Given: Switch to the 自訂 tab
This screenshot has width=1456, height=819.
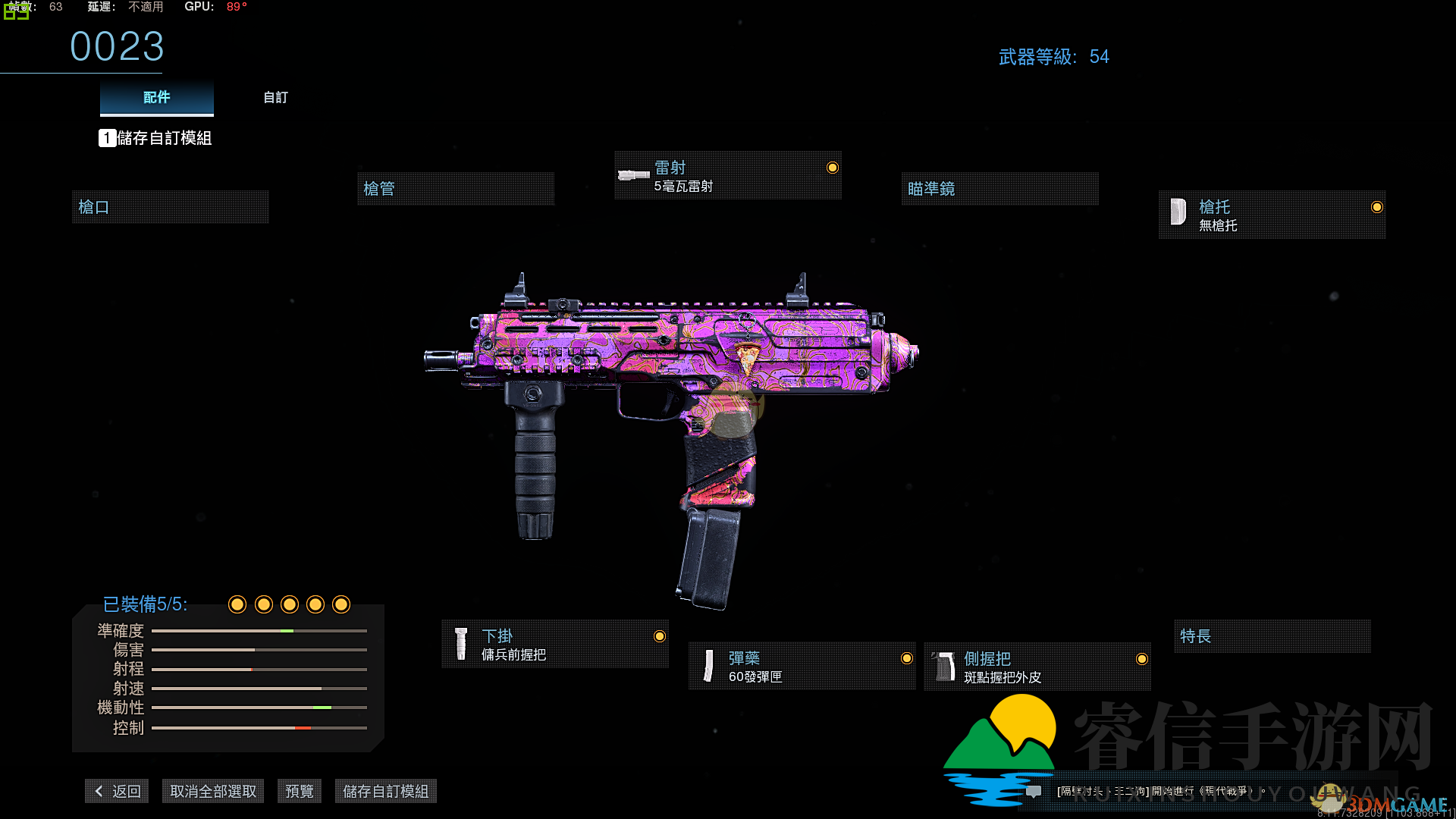Looking at the screenshot, I should point(275,97).
